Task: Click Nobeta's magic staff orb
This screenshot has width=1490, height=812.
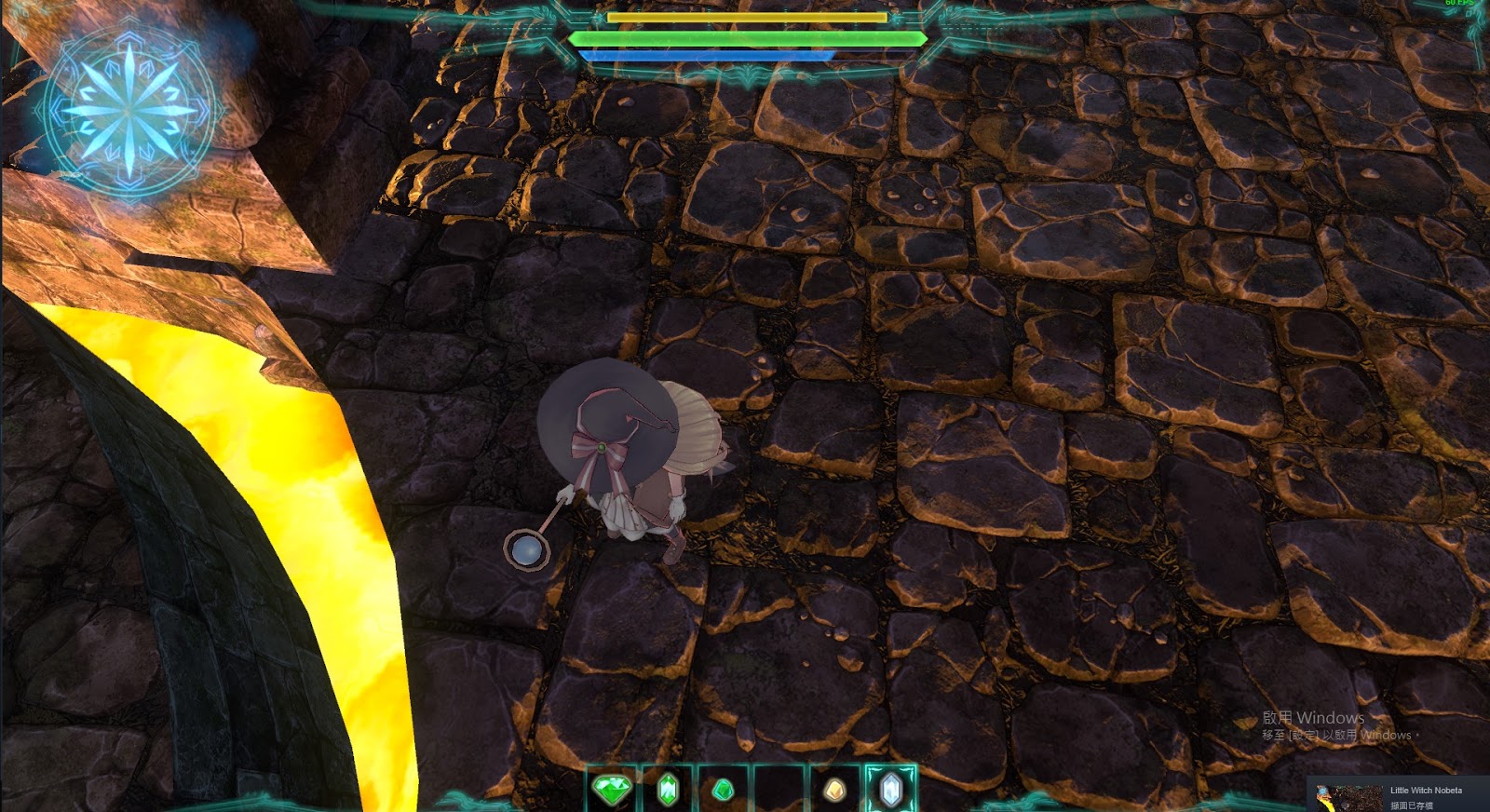Action: pos(526,551)
